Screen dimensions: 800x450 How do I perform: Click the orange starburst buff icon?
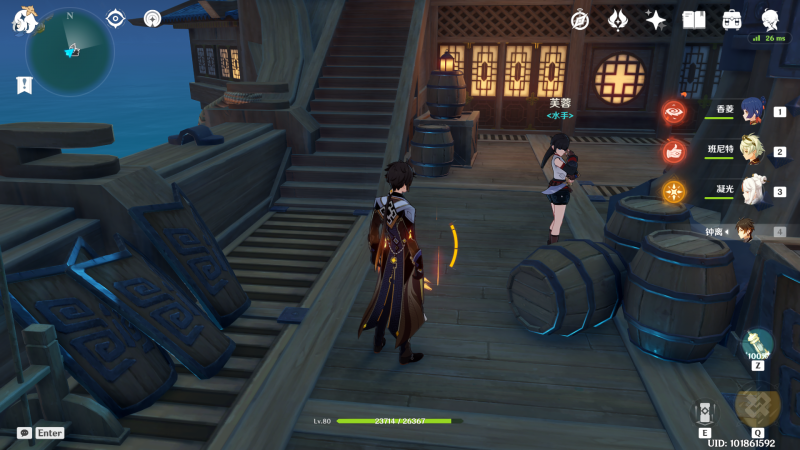[674, 191]
